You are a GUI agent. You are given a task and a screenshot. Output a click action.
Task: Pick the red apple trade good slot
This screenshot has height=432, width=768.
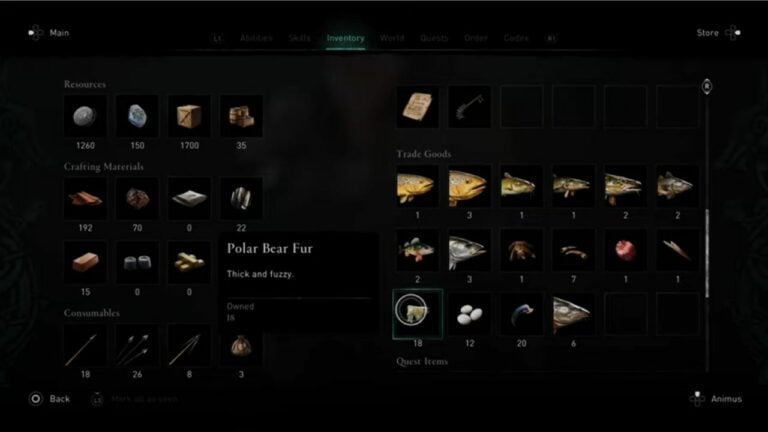click(626, 250)
